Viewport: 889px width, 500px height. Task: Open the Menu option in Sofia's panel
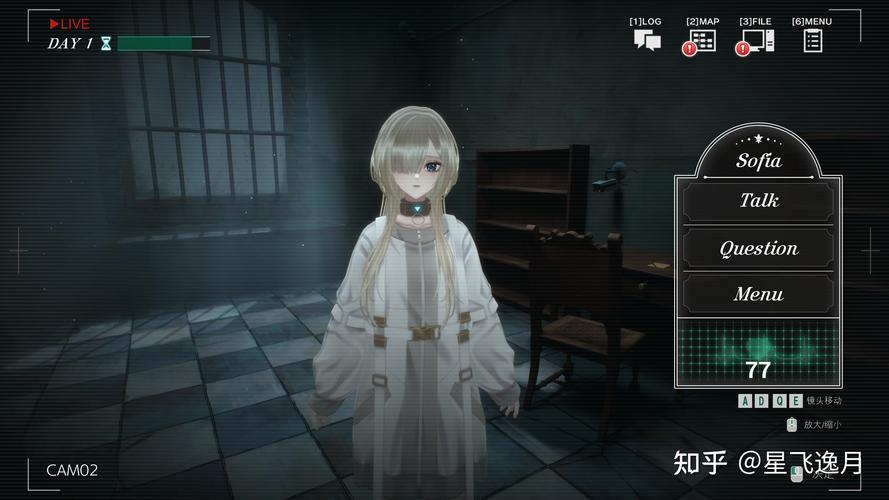click(758, 294)
